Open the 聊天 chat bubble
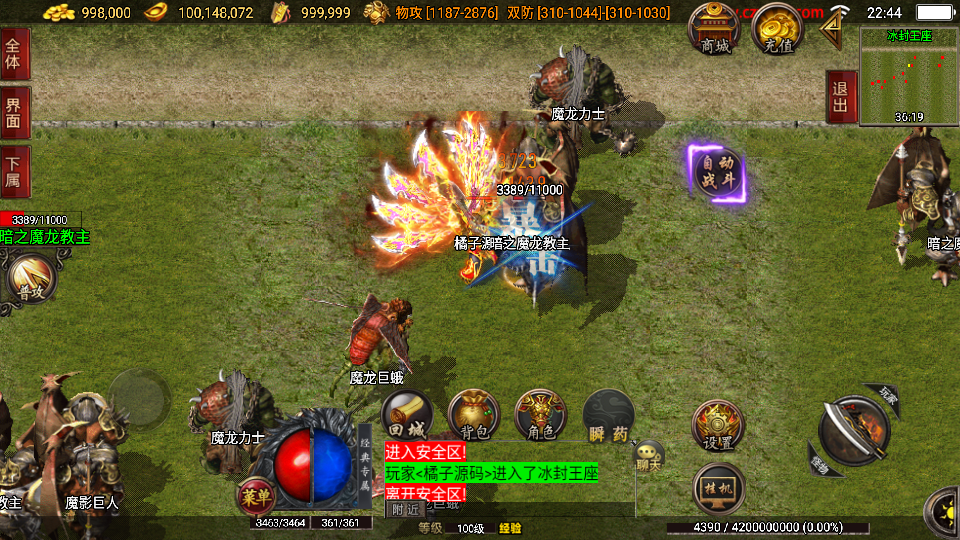Image resolution: width=960 pixels, height=540 pixels. (x=648, y=457)
